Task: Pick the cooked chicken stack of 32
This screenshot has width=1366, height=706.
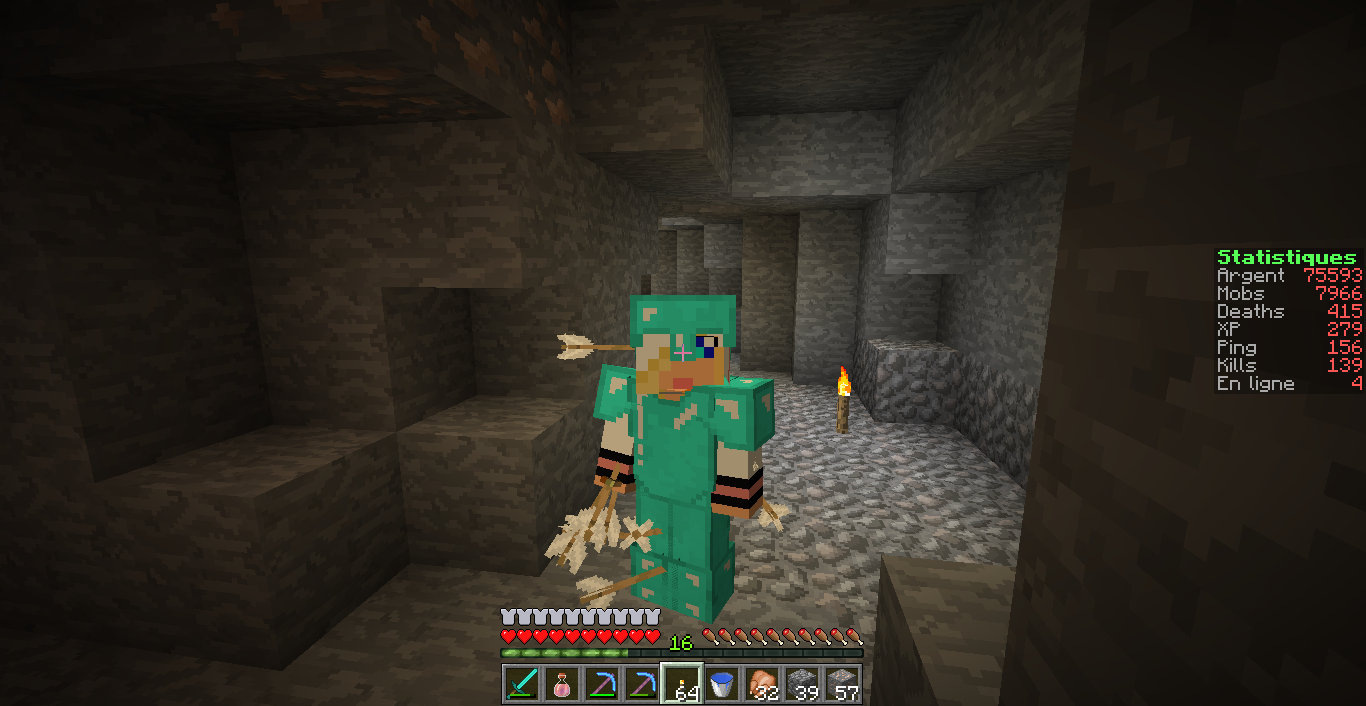Action: [762, 684]
